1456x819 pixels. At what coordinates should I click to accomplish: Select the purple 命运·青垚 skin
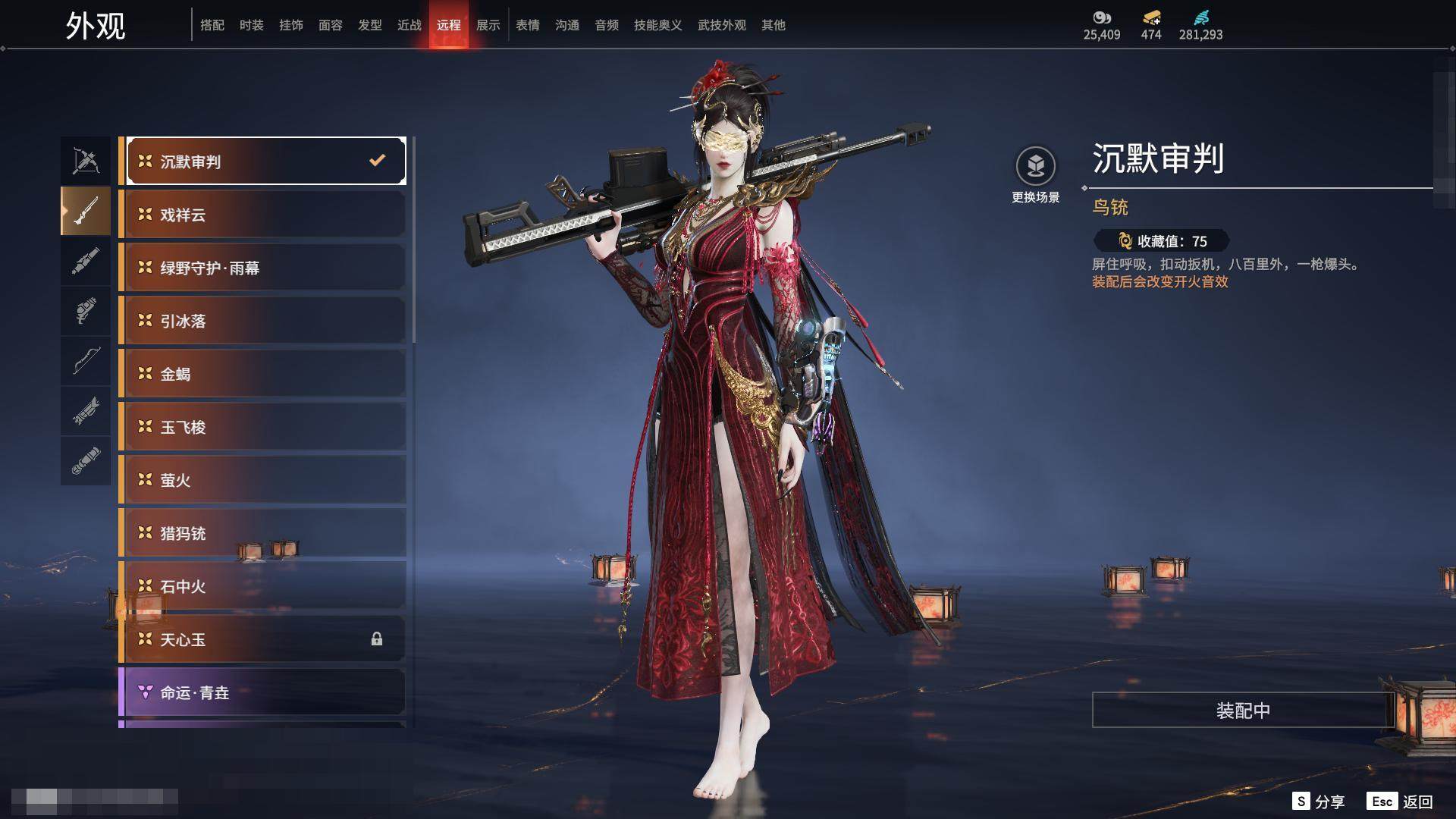(263, 692)
